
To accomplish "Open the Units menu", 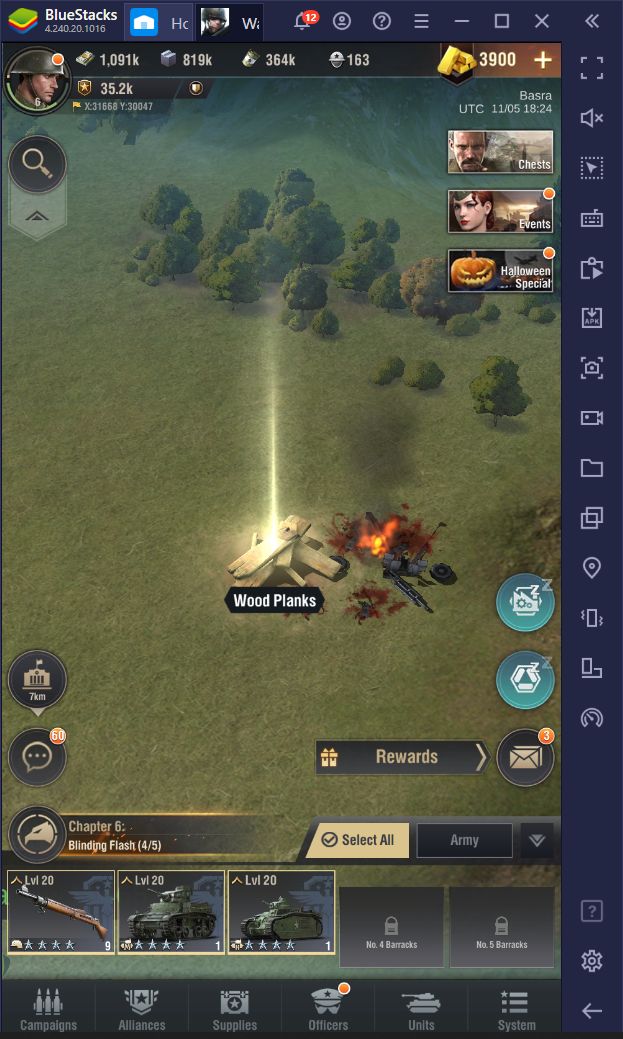I will (x=421, y=1008).
